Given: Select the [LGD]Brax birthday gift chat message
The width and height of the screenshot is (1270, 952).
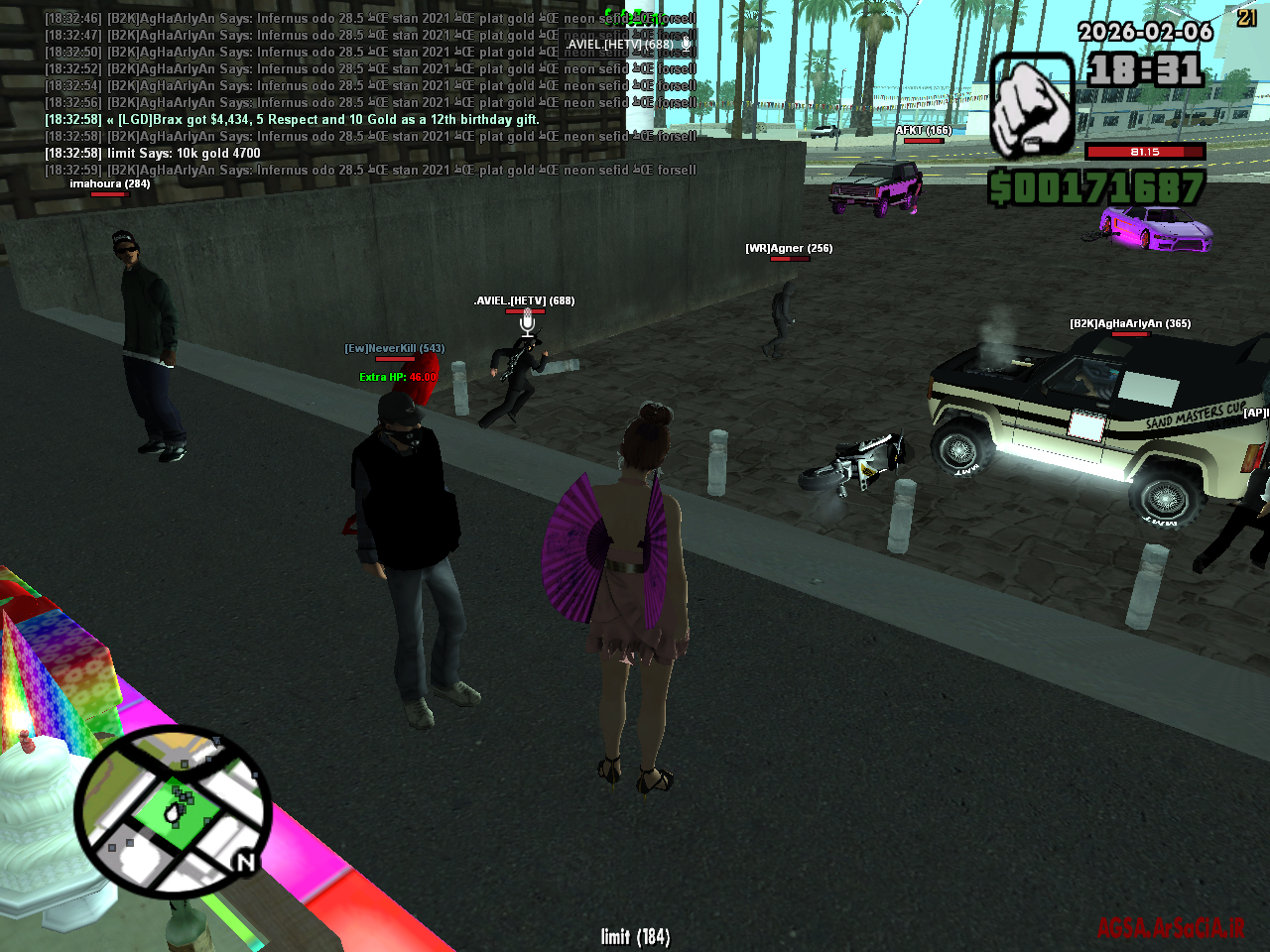Looking at the screenshot, I should tap(291, 118).
